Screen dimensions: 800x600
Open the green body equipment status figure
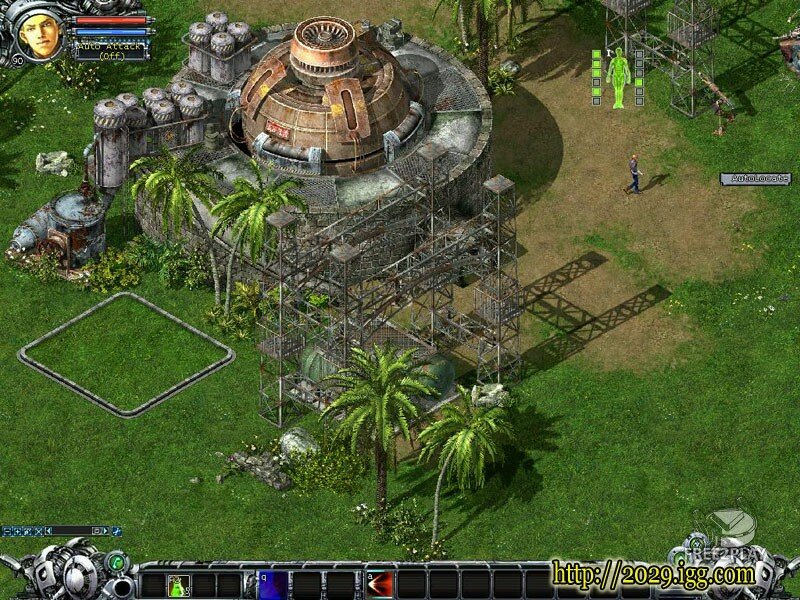pyautogui.click(x=617, y=77)
